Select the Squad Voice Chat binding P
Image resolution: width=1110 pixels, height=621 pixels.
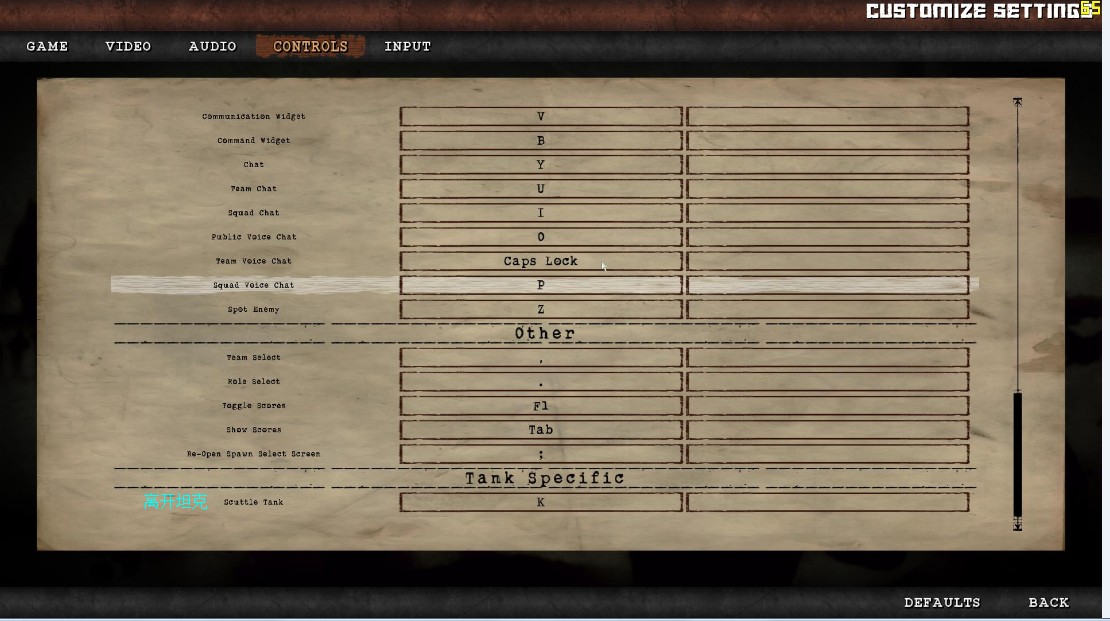click(541, 285)
